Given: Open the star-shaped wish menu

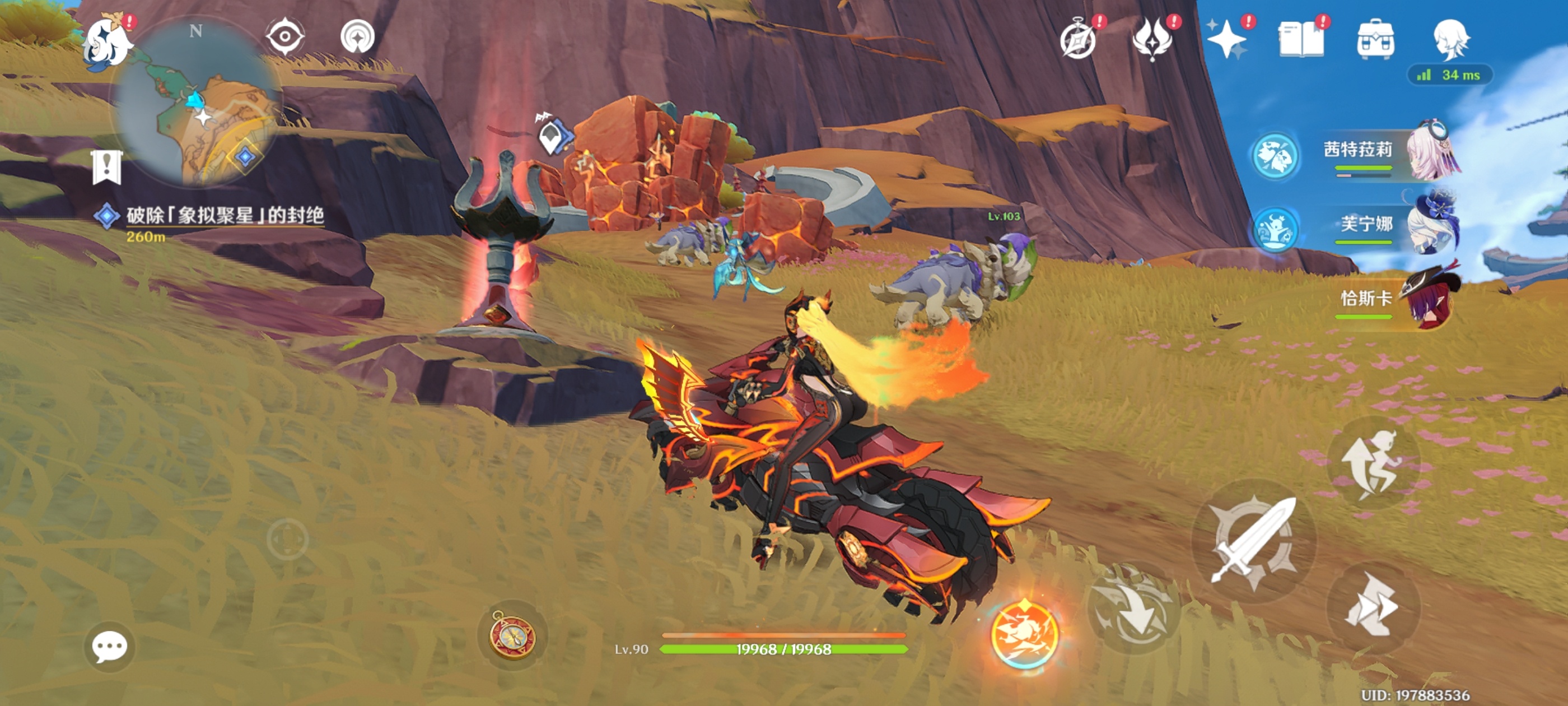Looking at the screenshot, I should click(x=1227, y=40).
